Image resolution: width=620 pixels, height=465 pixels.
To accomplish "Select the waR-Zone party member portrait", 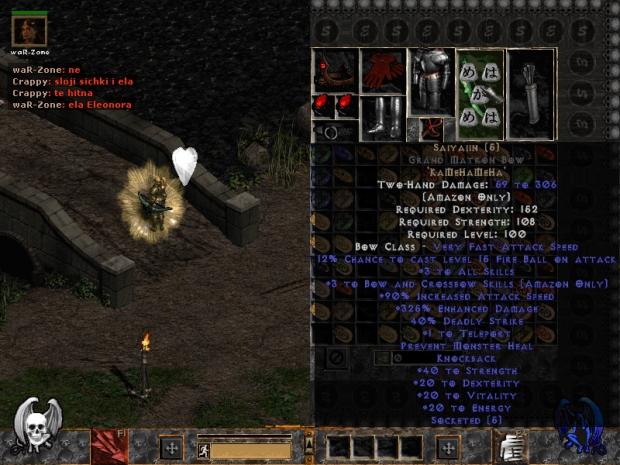I will tap(29, 28).
